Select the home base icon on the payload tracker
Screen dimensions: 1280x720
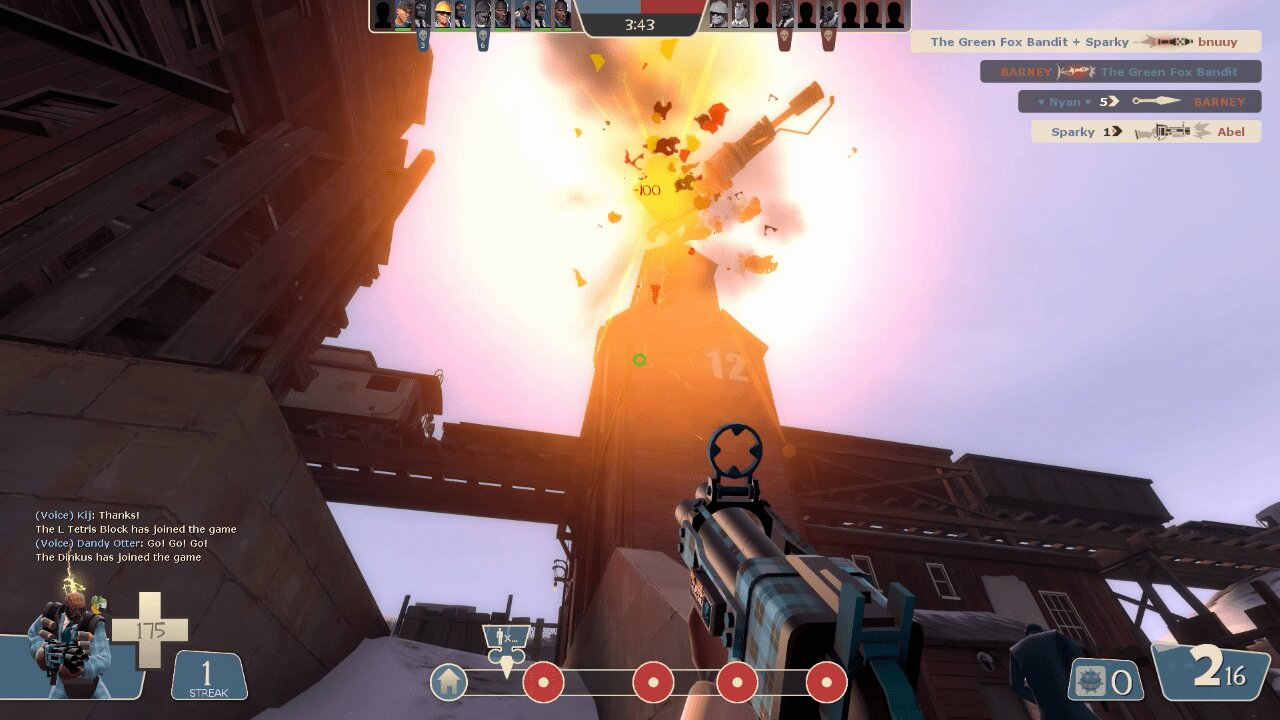coord(448,684)
